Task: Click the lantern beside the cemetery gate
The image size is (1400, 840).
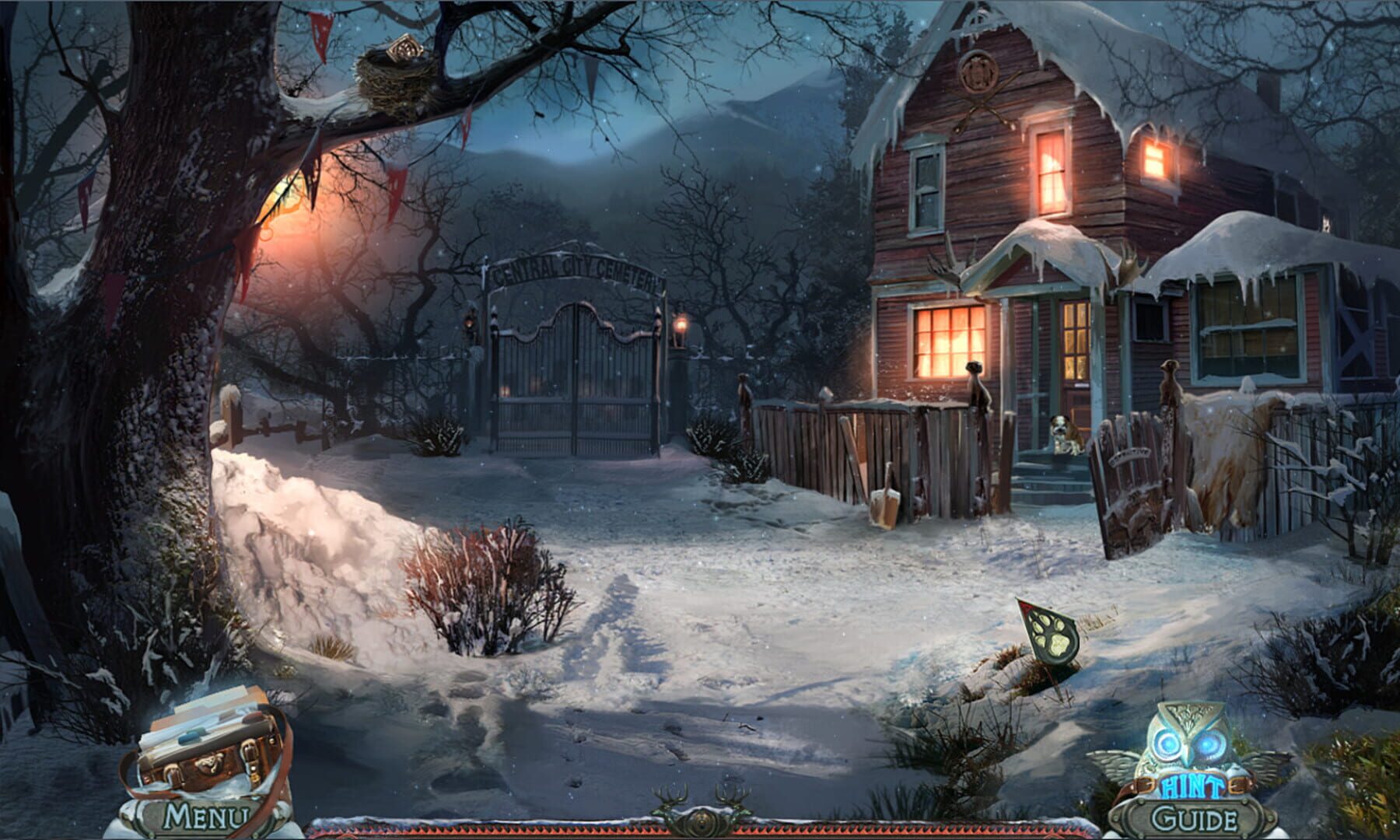Action: pyautogui.click(x=681, y=327)
